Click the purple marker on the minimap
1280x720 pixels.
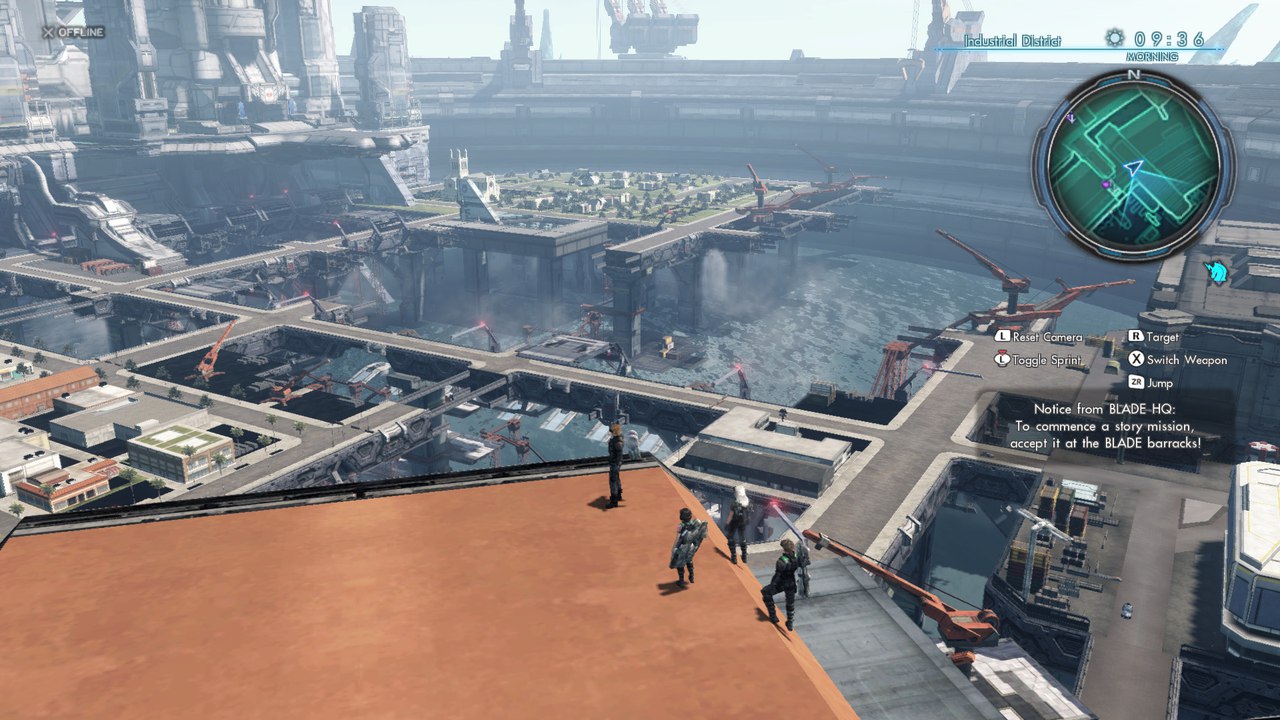(x=1106, y=185)
